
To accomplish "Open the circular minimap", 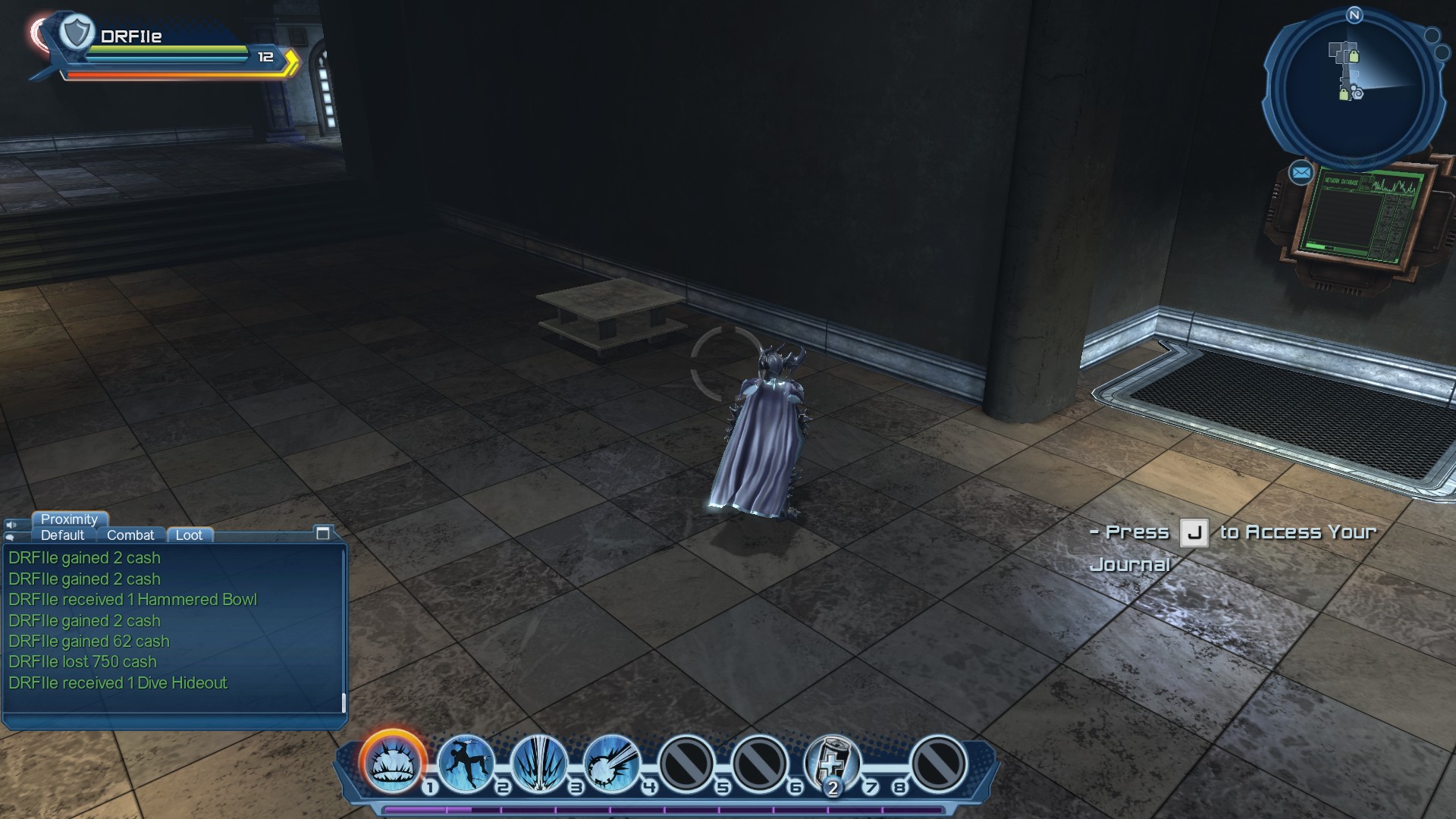I will coord(1354,89).
